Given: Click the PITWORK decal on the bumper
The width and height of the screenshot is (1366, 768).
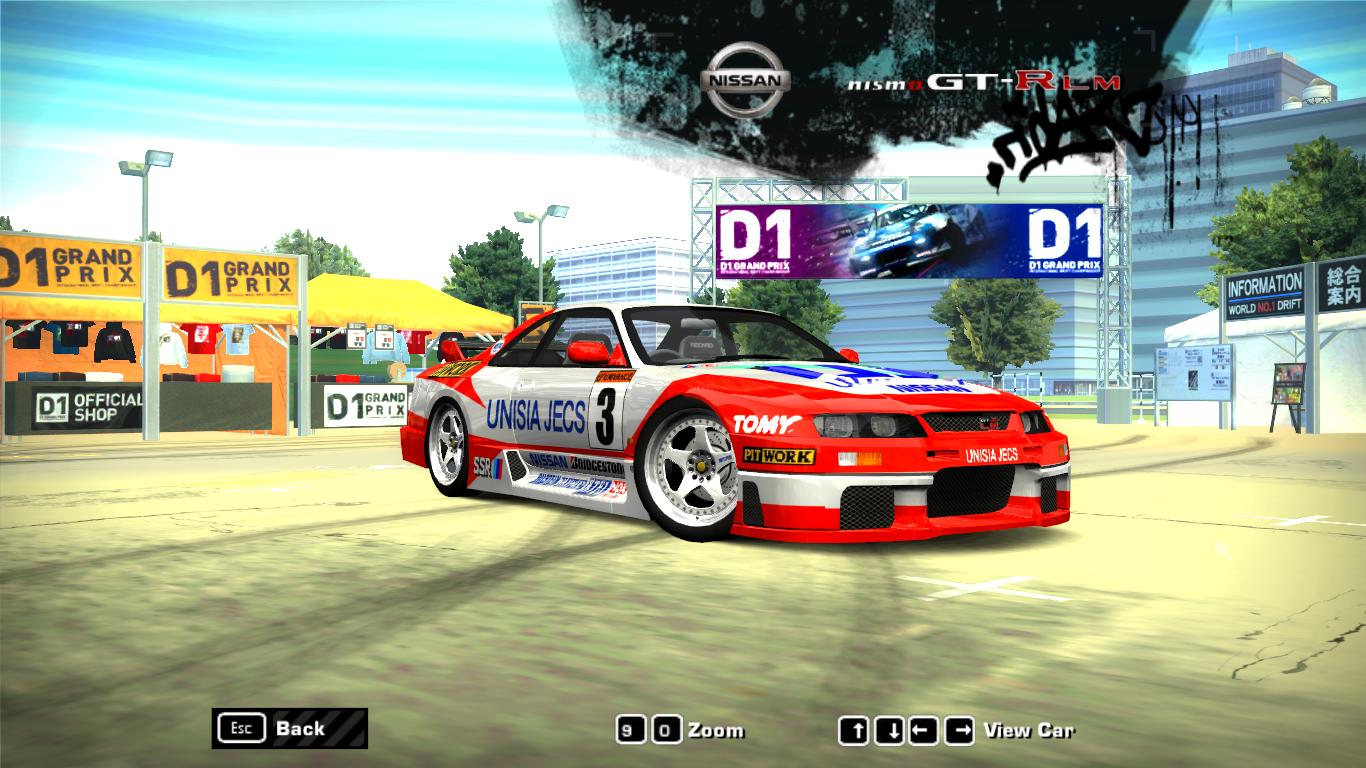Looking at the screenshot, I should [781, 454].
